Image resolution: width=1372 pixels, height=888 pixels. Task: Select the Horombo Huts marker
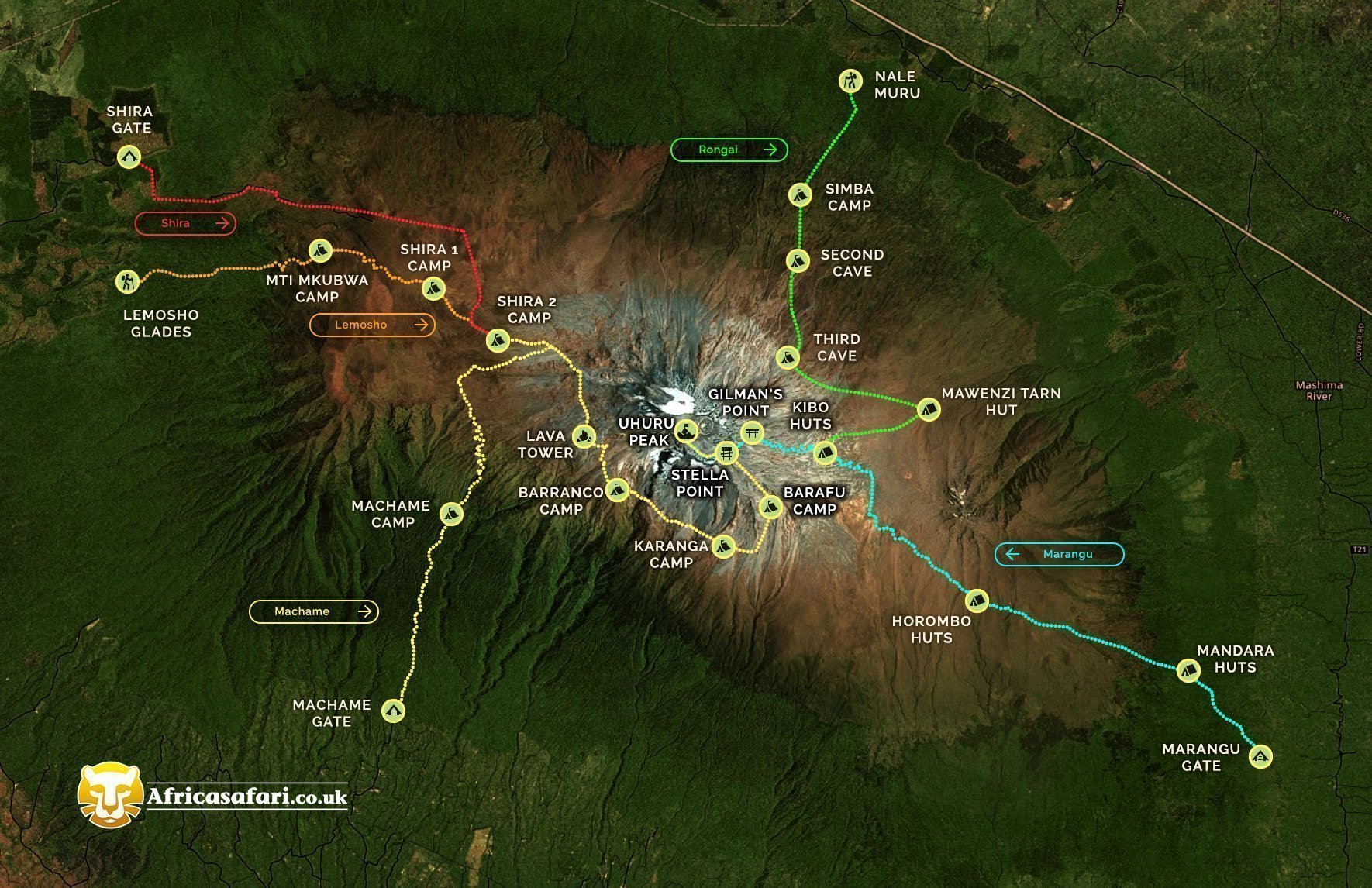tap(977, 600)
